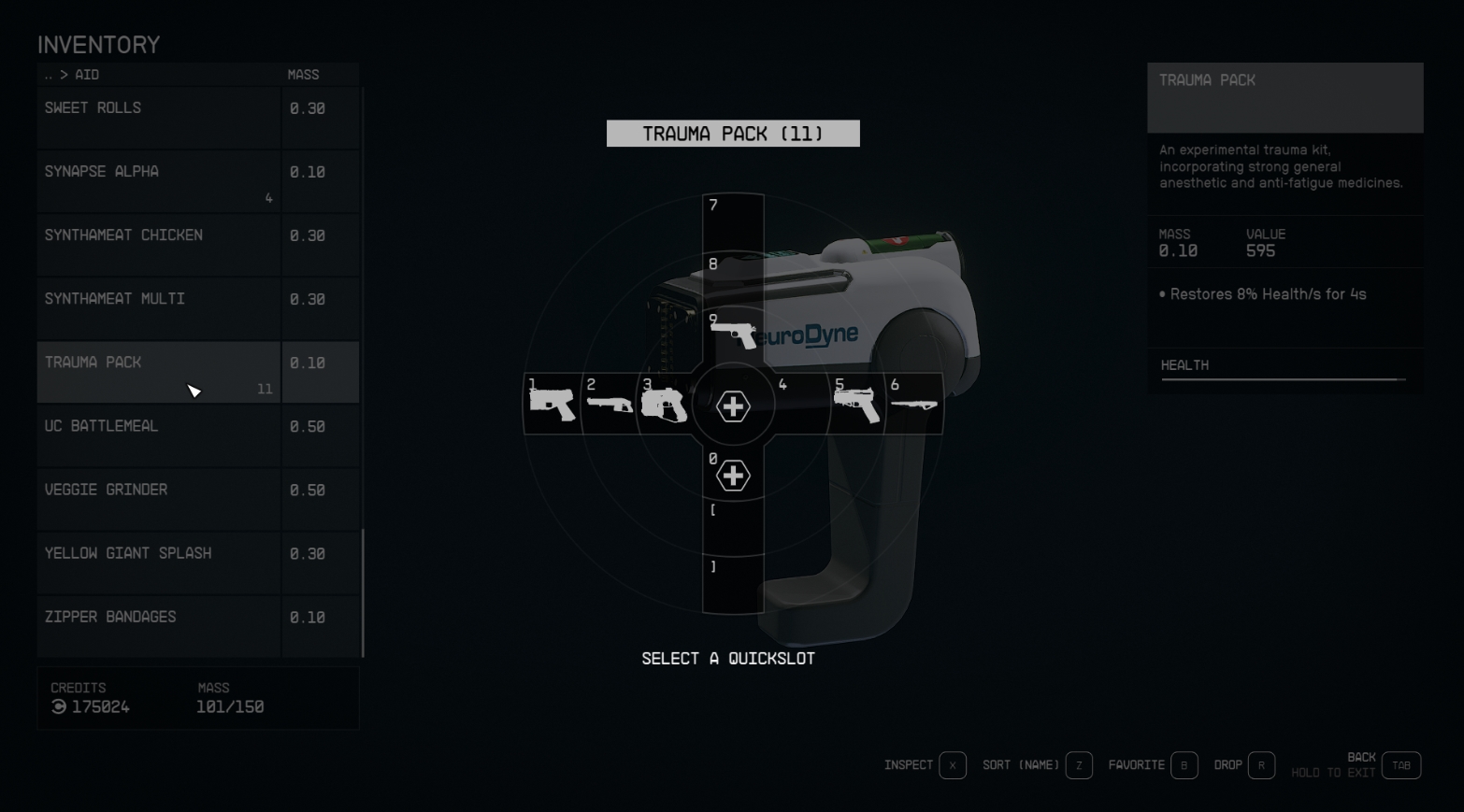Choose empty quickslot 7
The image size is (1464, 812).
tap(733, 220)
